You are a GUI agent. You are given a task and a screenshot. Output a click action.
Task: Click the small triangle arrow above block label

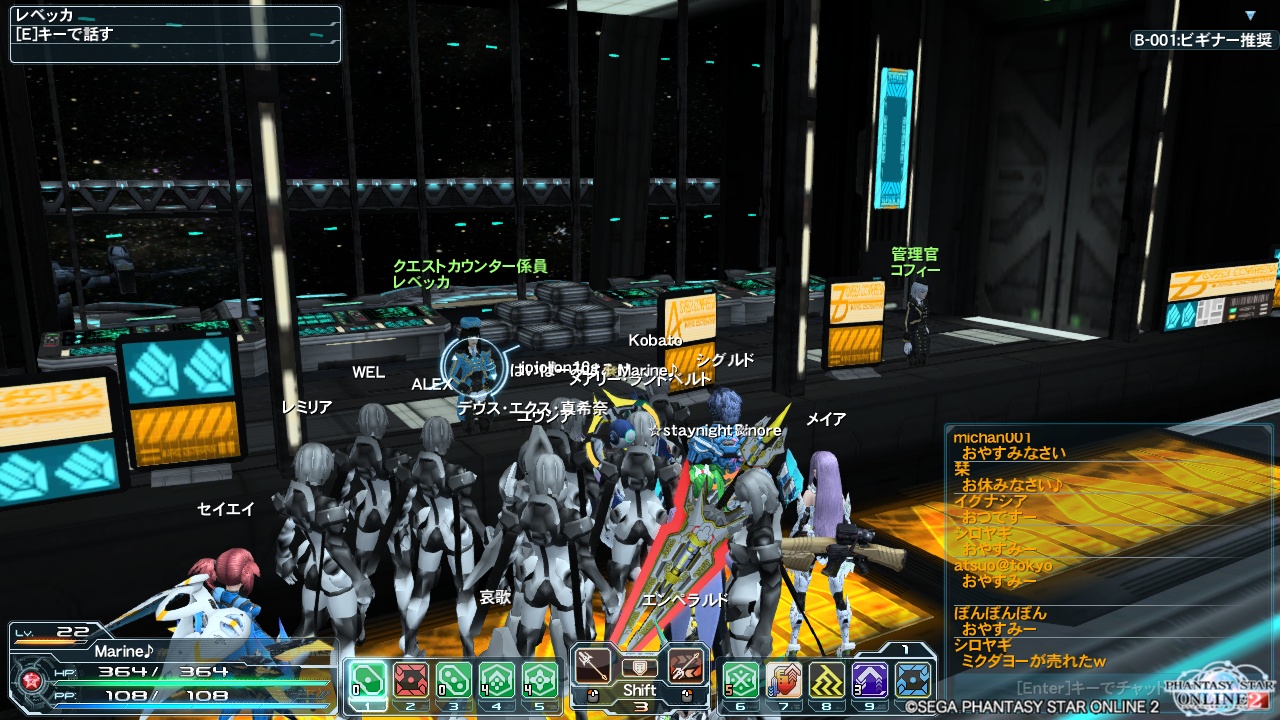click(1250, 16)
